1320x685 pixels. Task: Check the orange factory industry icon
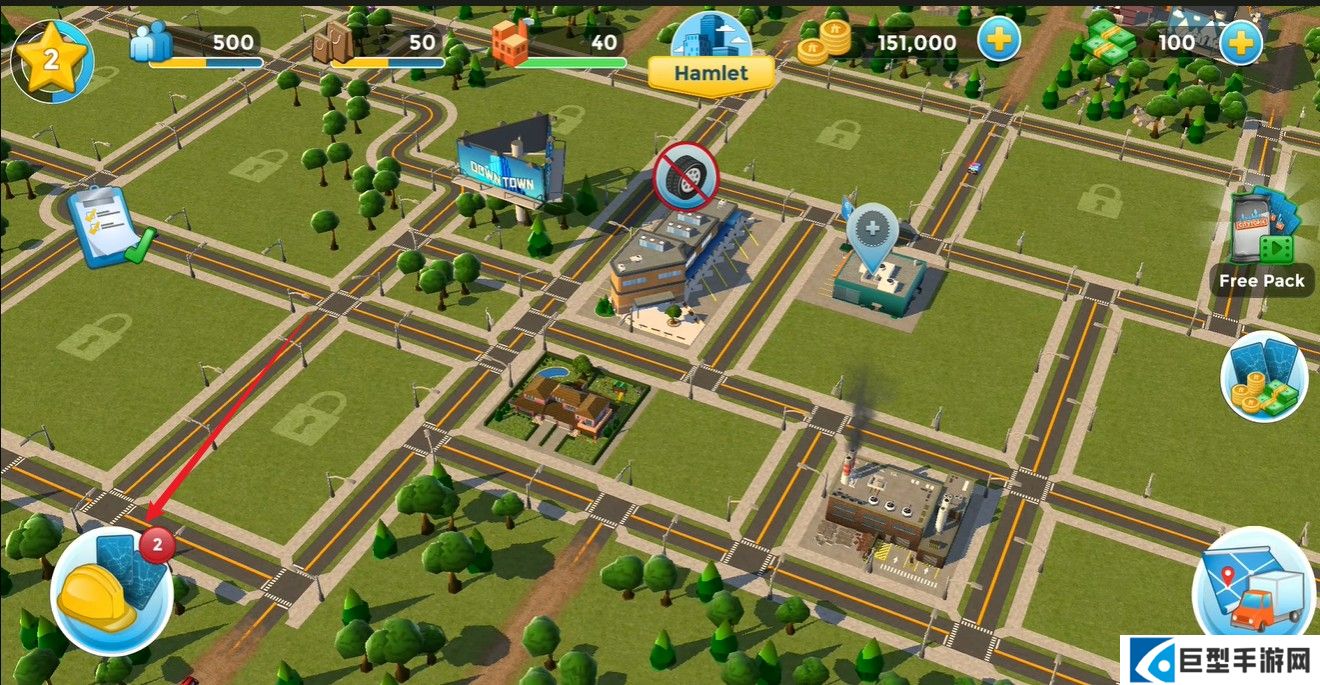[509, 44]
